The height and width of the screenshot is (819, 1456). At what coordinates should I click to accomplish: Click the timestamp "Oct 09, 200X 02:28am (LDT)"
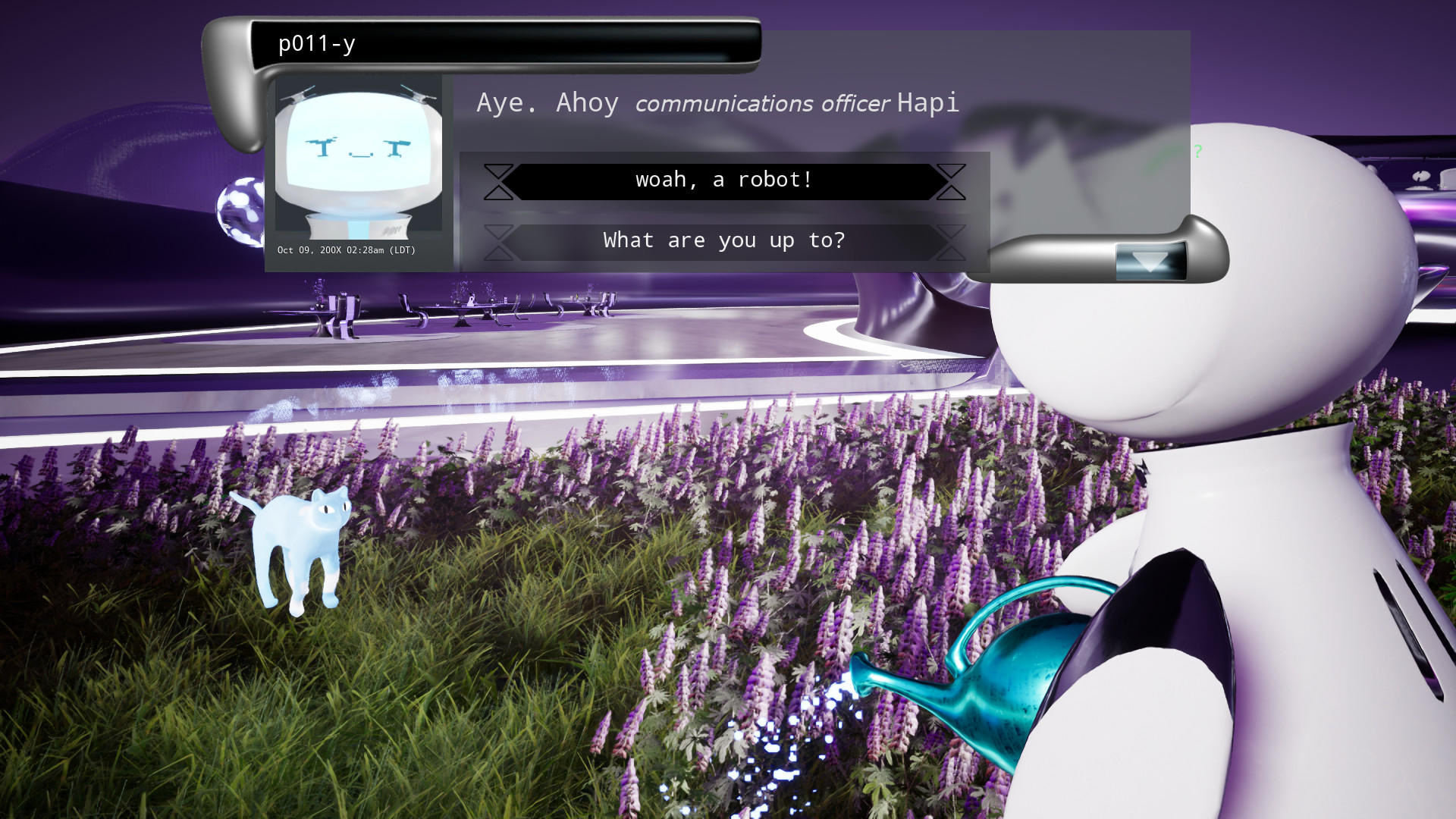point(345,250)
